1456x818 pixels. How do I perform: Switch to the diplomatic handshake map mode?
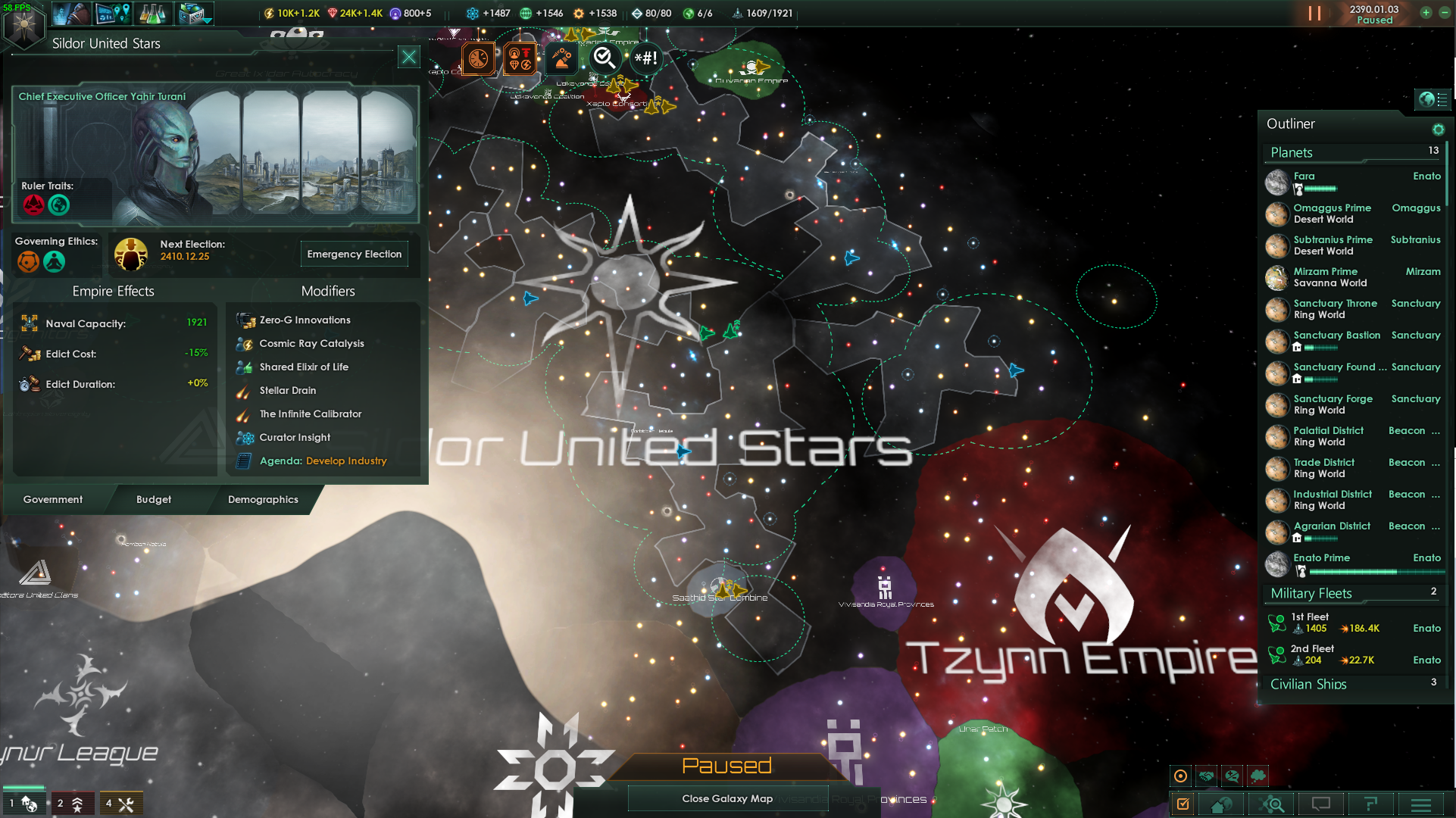[x=1206, y=776]
